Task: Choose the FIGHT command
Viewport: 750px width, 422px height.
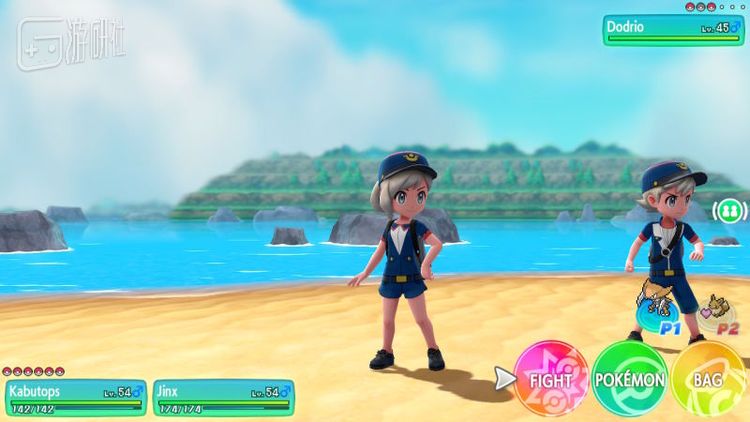Action: (551, 379)
